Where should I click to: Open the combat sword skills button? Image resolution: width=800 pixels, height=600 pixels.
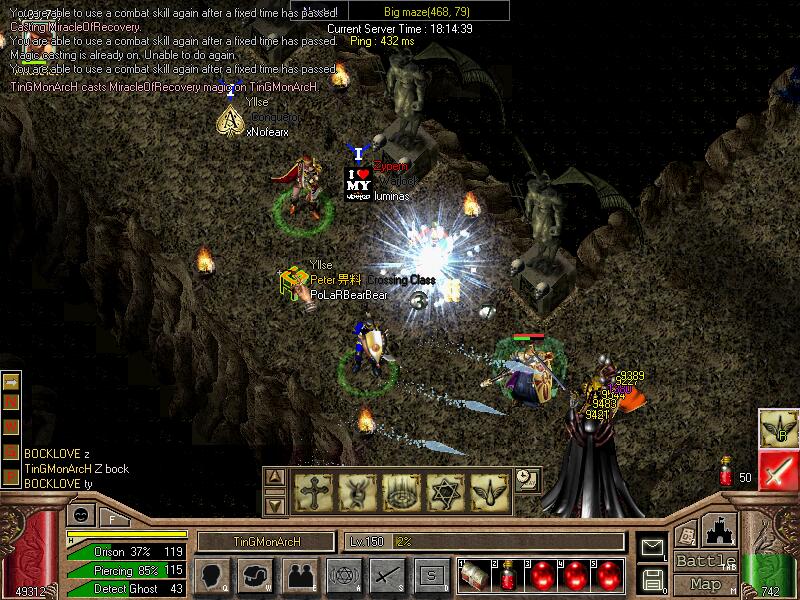click(x=387, y=575)
